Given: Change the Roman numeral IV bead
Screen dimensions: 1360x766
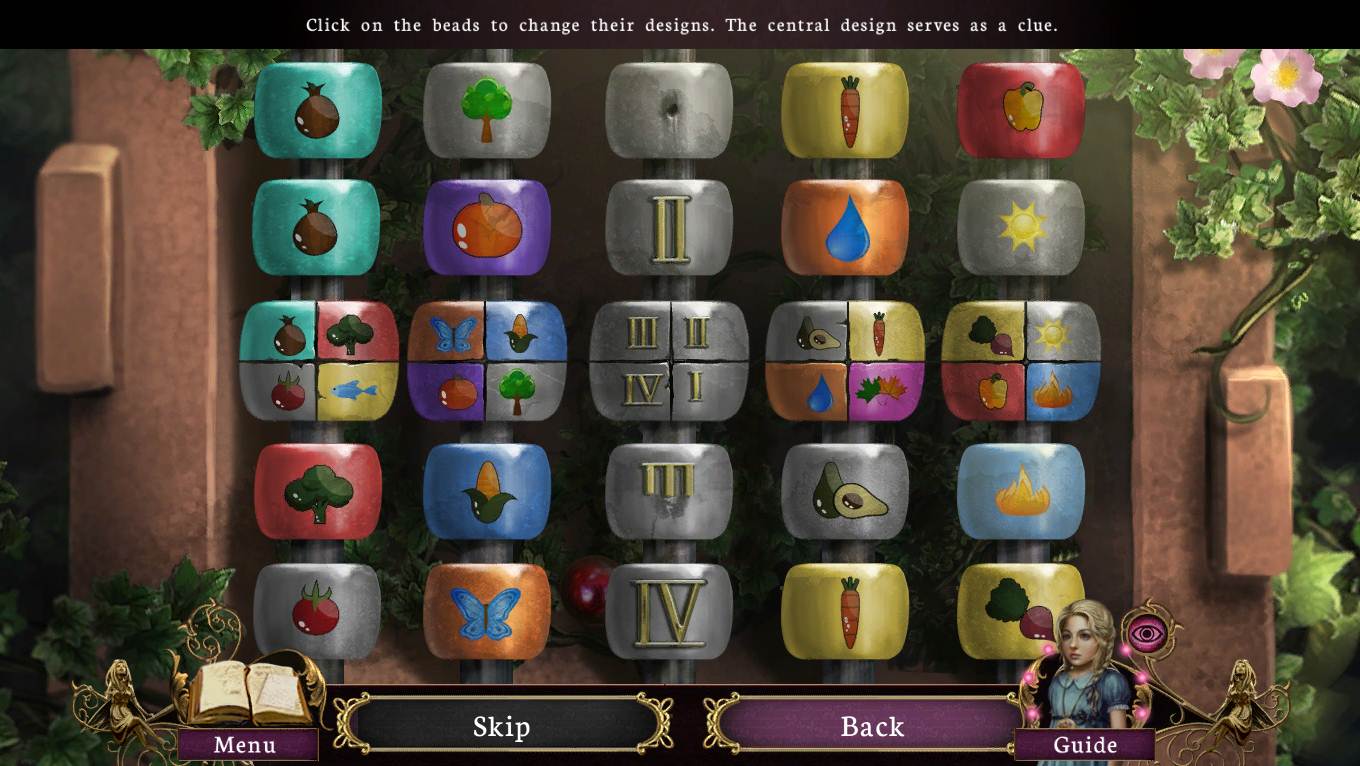Looking at the screenshot, I should pyautogui.click(x=669, y=609).
